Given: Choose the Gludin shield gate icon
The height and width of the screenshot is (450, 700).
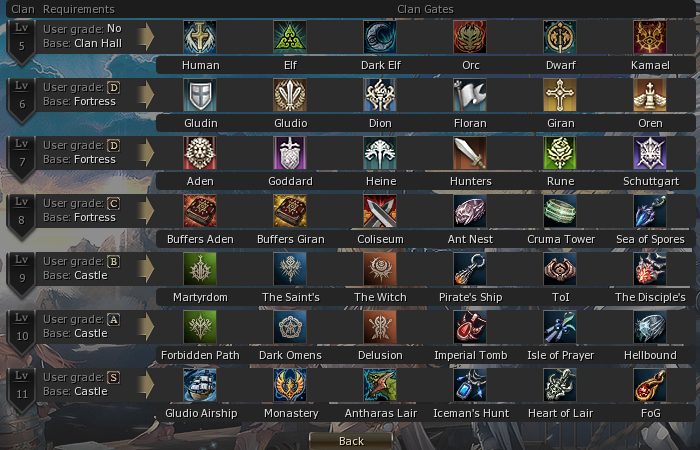Looking at the screenshot, I should pyautogui.click(x=200, y=96).
